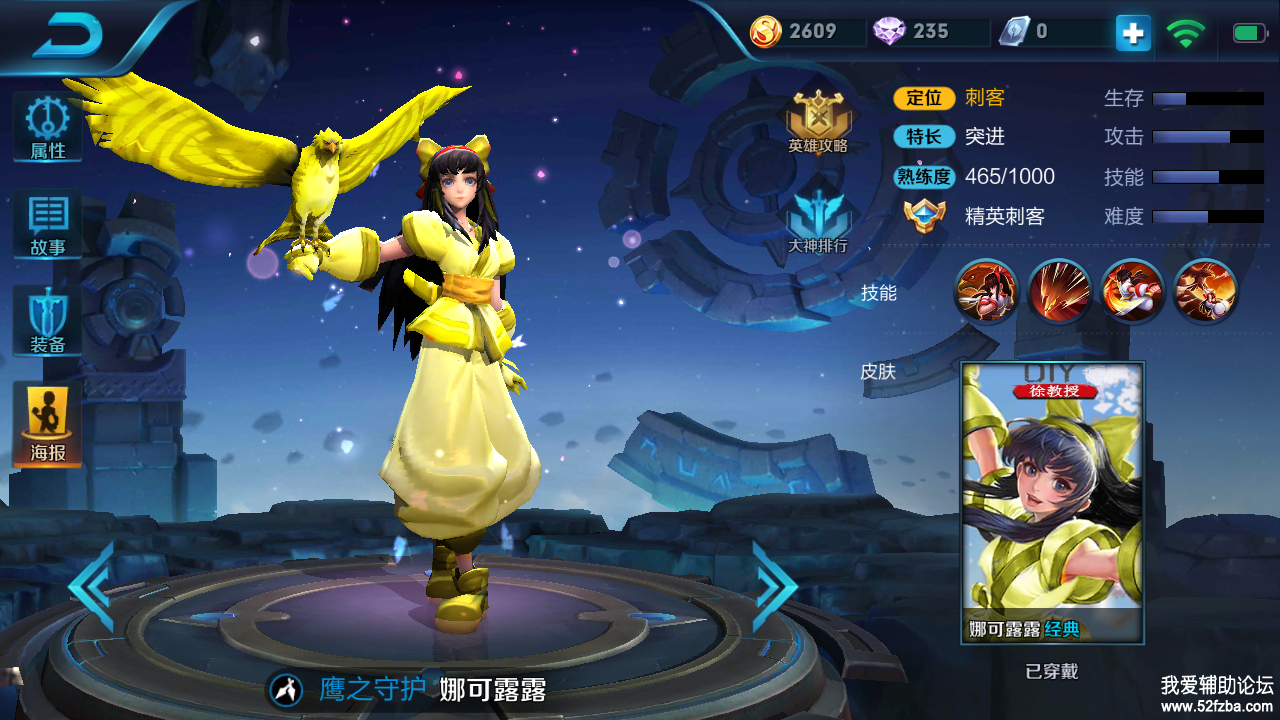The image size is (1280, 720).
Task: Switch to the 故事 story tab
Action: tap(47, 226)
